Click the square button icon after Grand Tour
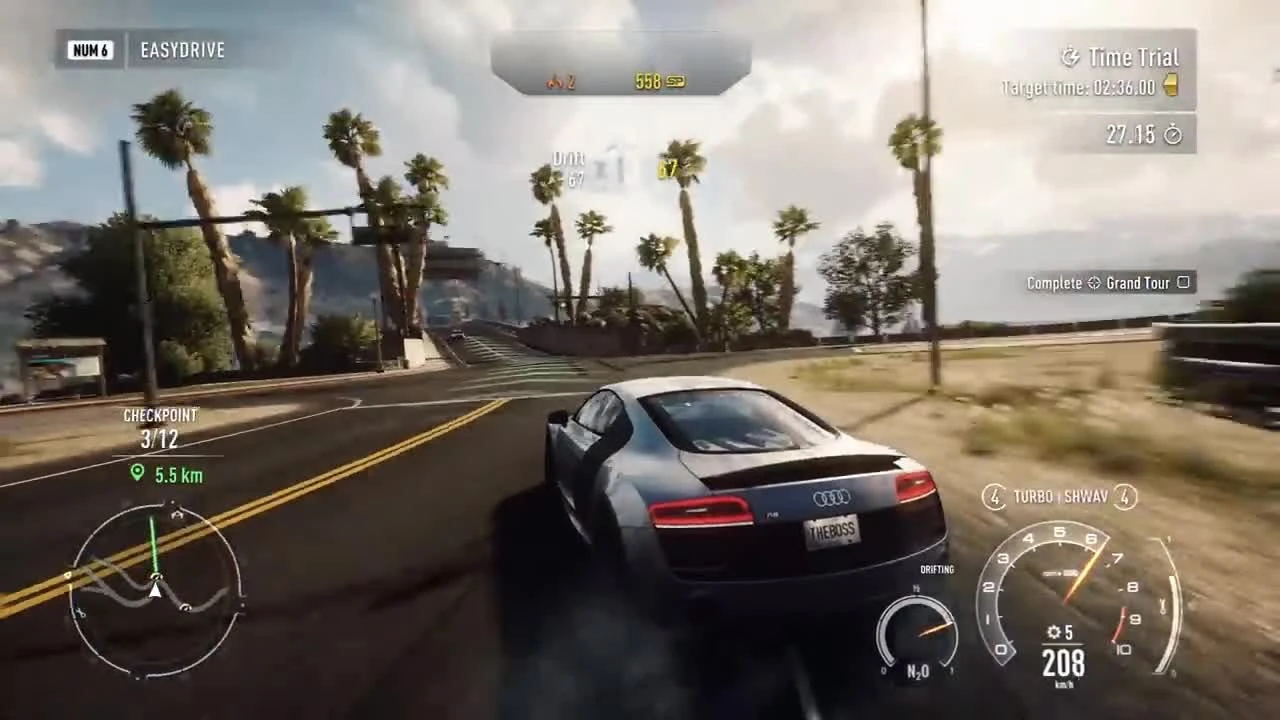The image size is (1280, 720). 1183,283
